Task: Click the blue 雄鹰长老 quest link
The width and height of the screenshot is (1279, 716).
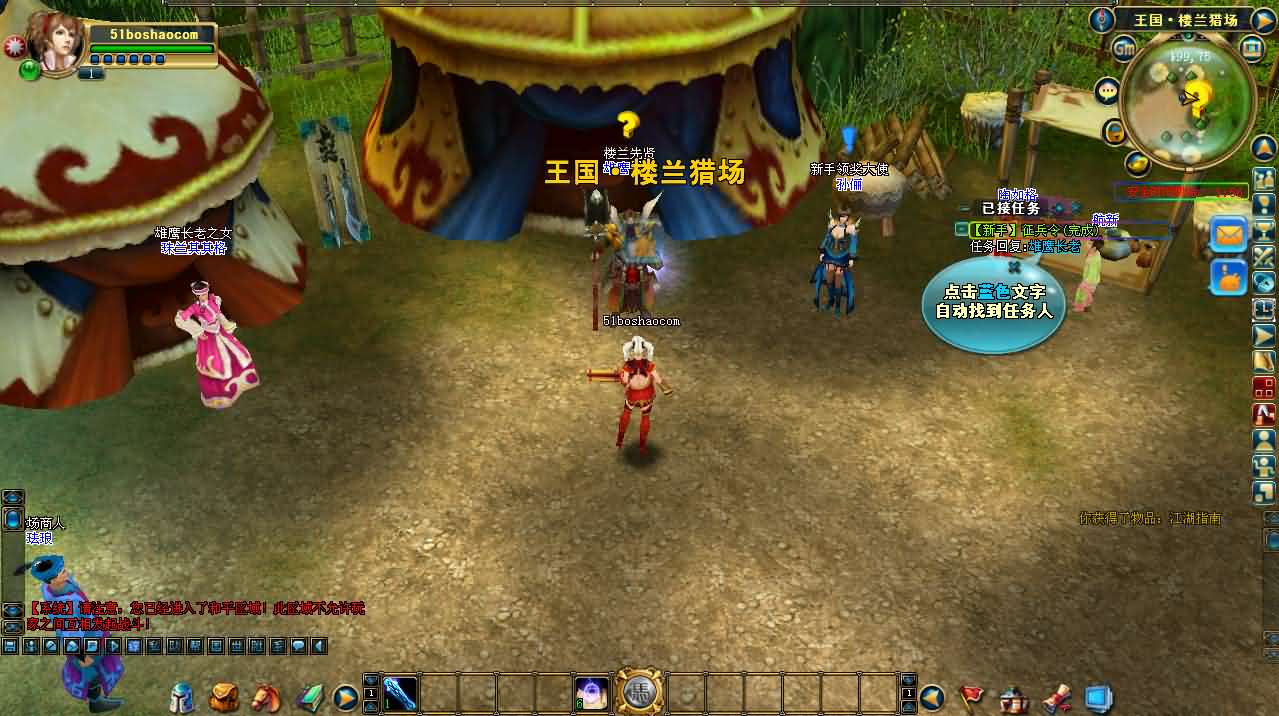Action: click(x=1054, y=246)
